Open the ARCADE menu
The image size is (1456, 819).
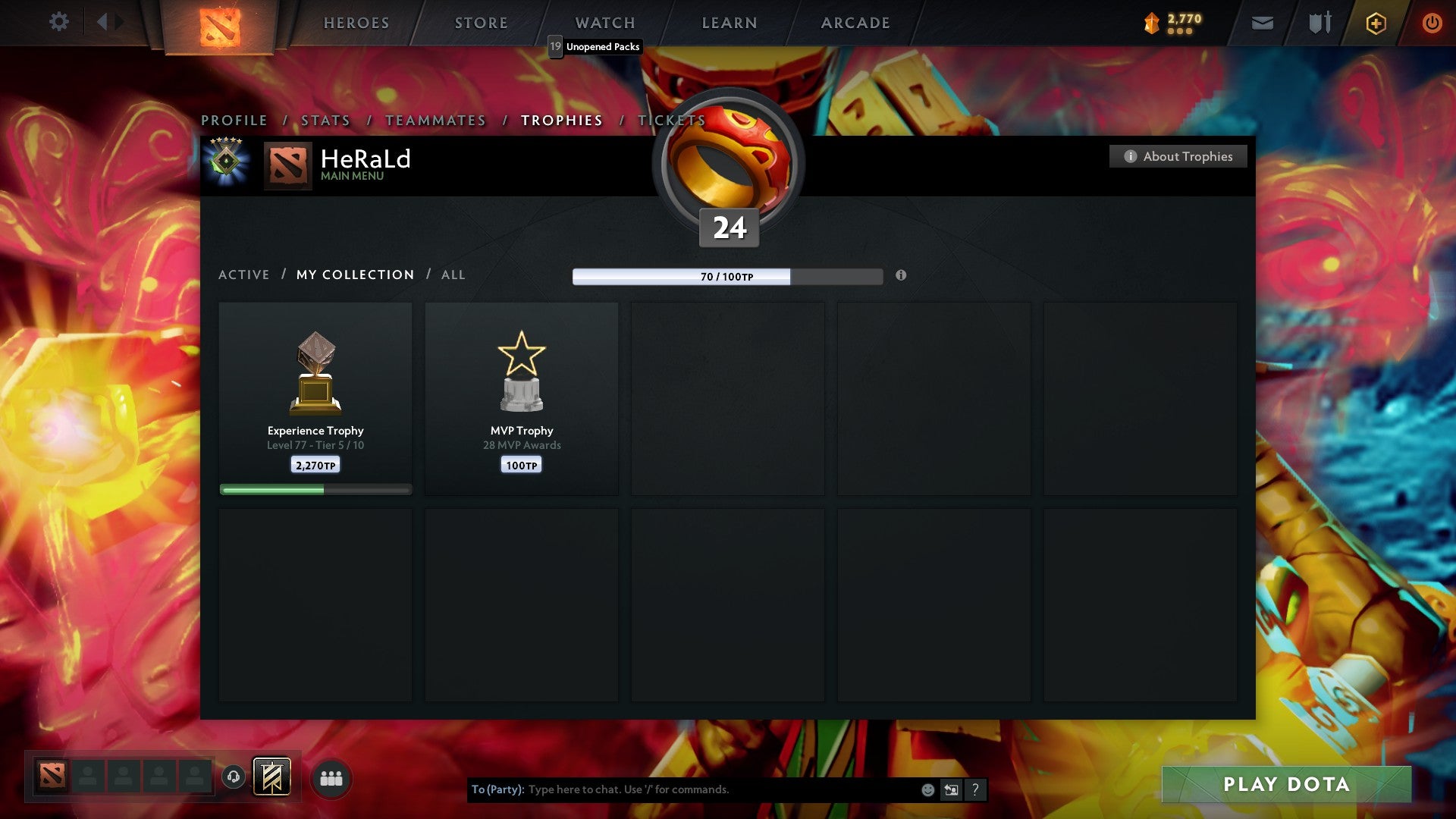tap(855, 23)
